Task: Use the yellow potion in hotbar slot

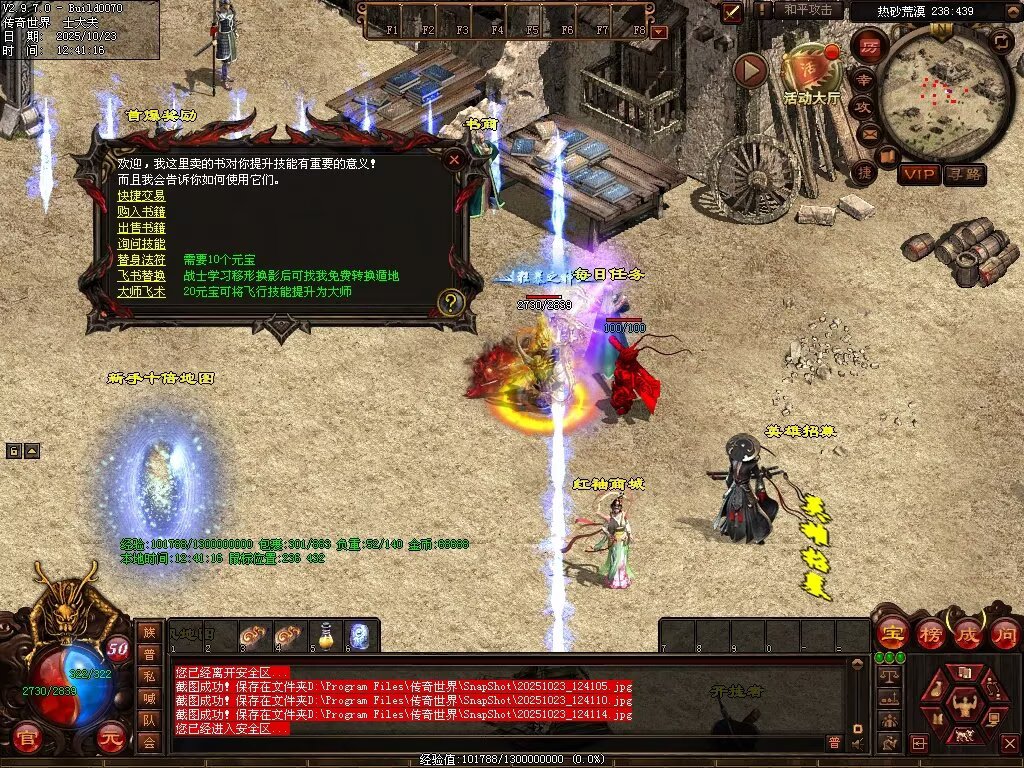Action: [x=326, y=636]
